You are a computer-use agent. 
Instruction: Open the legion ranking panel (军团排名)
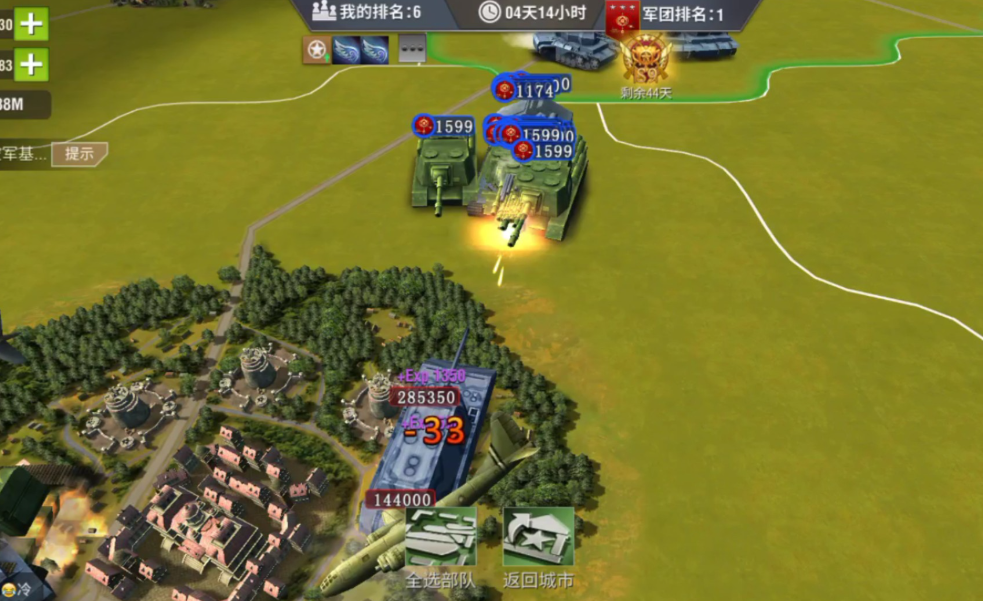pos(666,14)
